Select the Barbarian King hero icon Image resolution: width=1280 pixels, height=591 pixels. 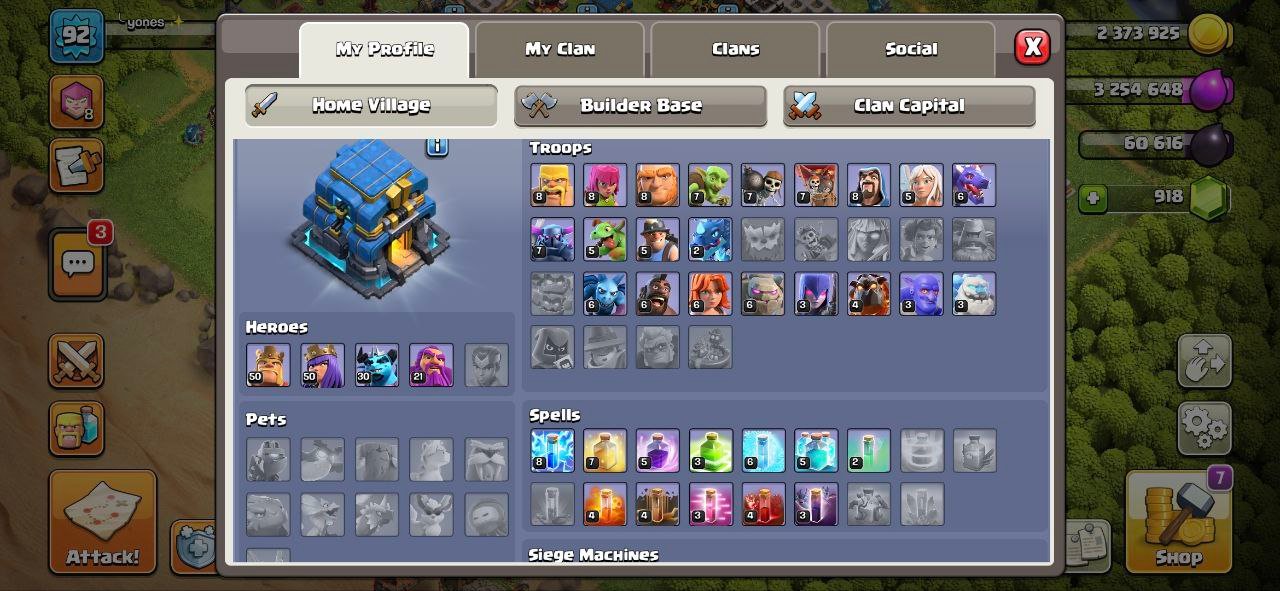(268, 365)
